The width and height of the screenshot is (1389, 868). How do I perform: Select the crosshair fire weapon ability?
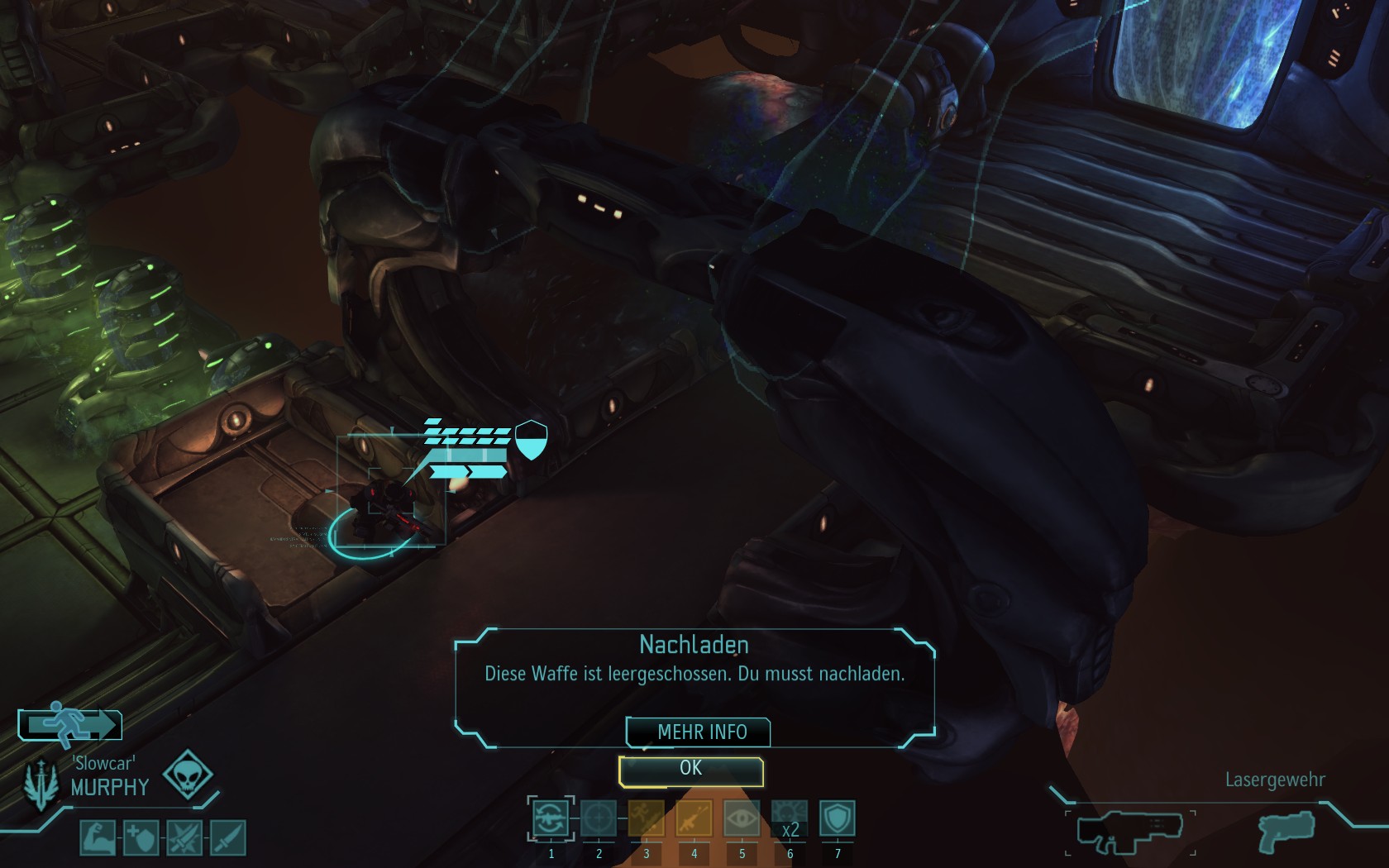tap(599, 819)
